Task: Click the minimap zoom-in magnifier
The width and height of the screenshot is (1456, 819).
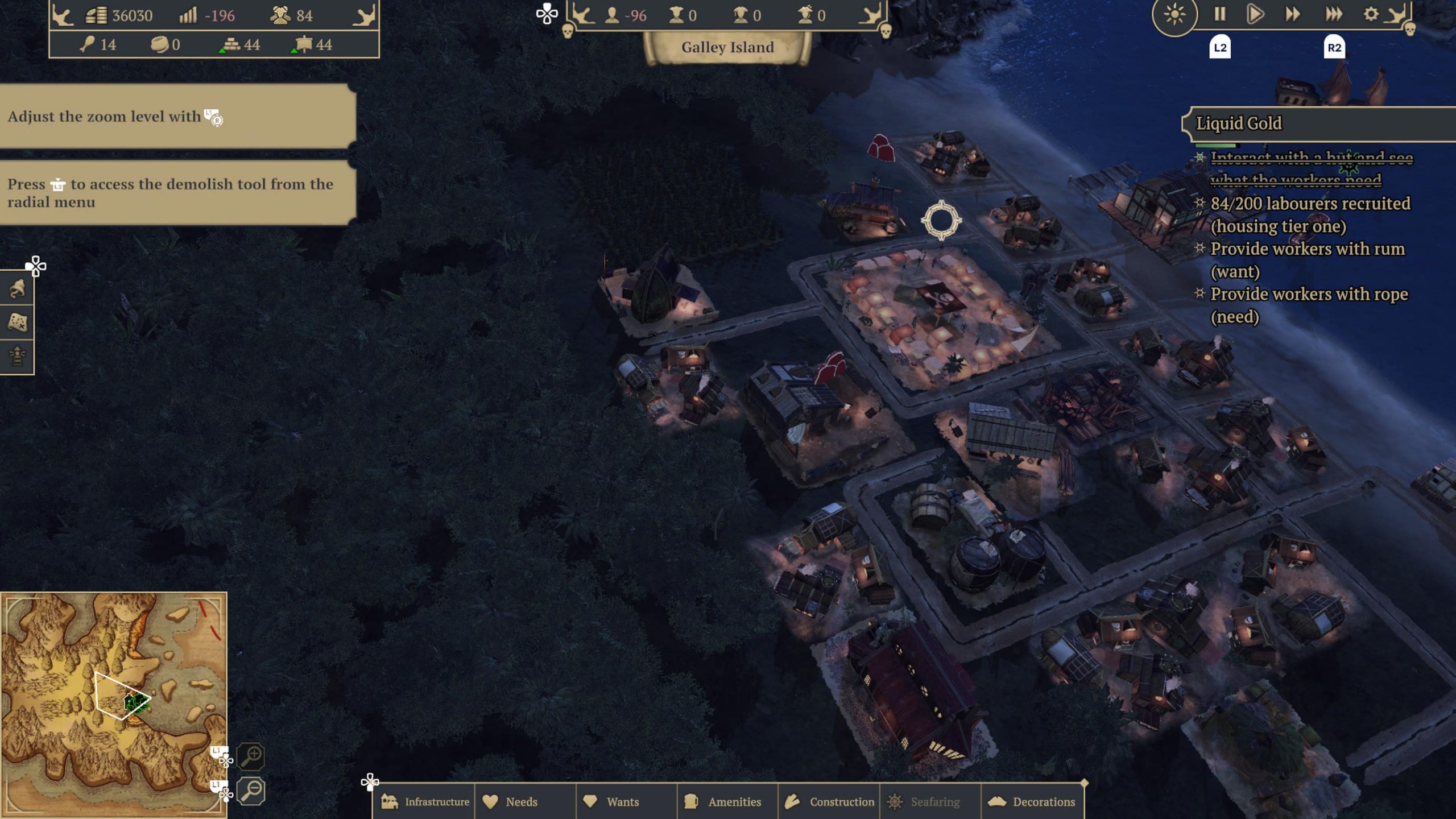Action: point(251,756)
